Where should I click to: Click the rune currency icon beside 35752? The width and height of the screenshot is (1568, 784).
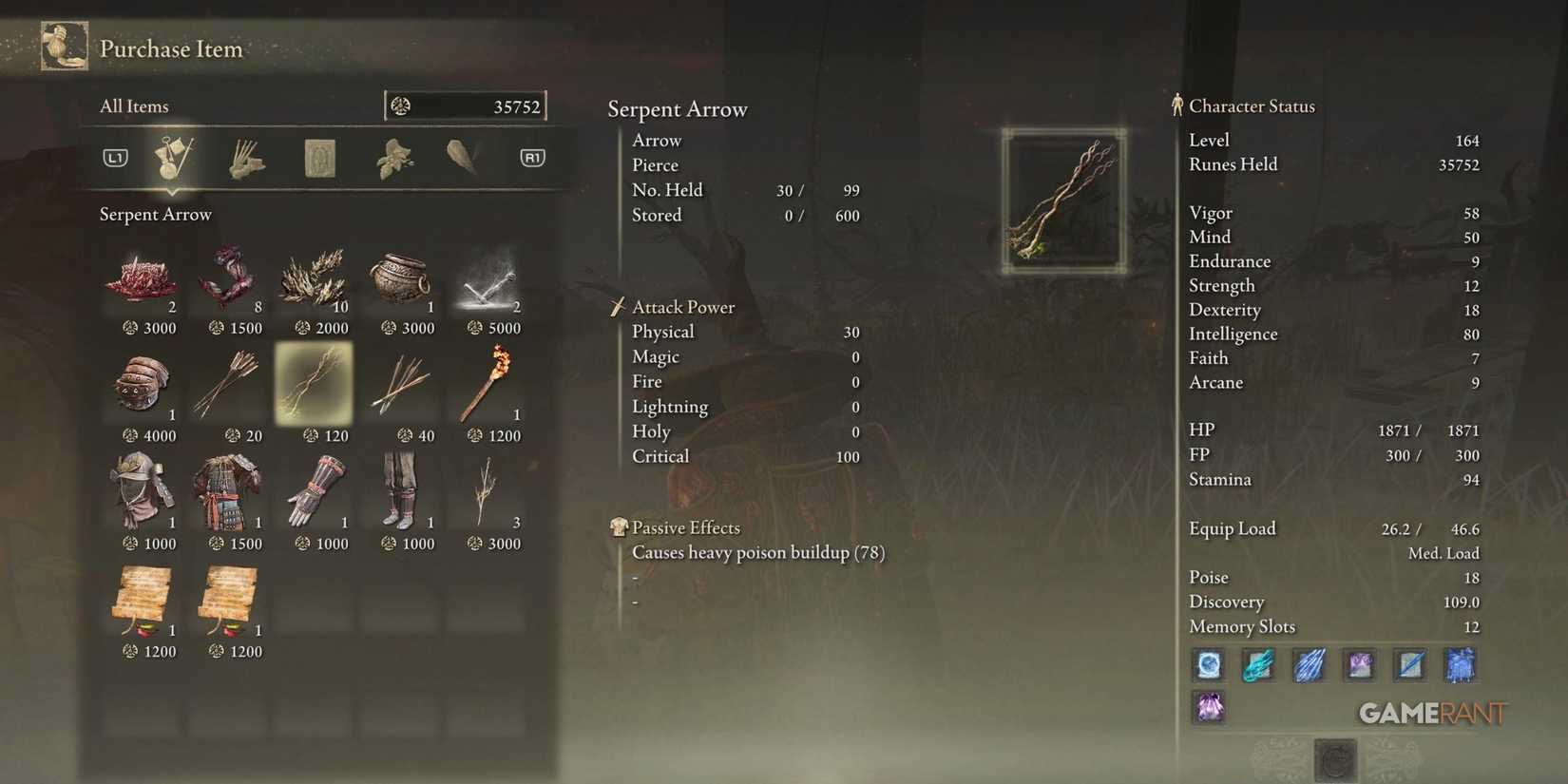click(403, 105)
